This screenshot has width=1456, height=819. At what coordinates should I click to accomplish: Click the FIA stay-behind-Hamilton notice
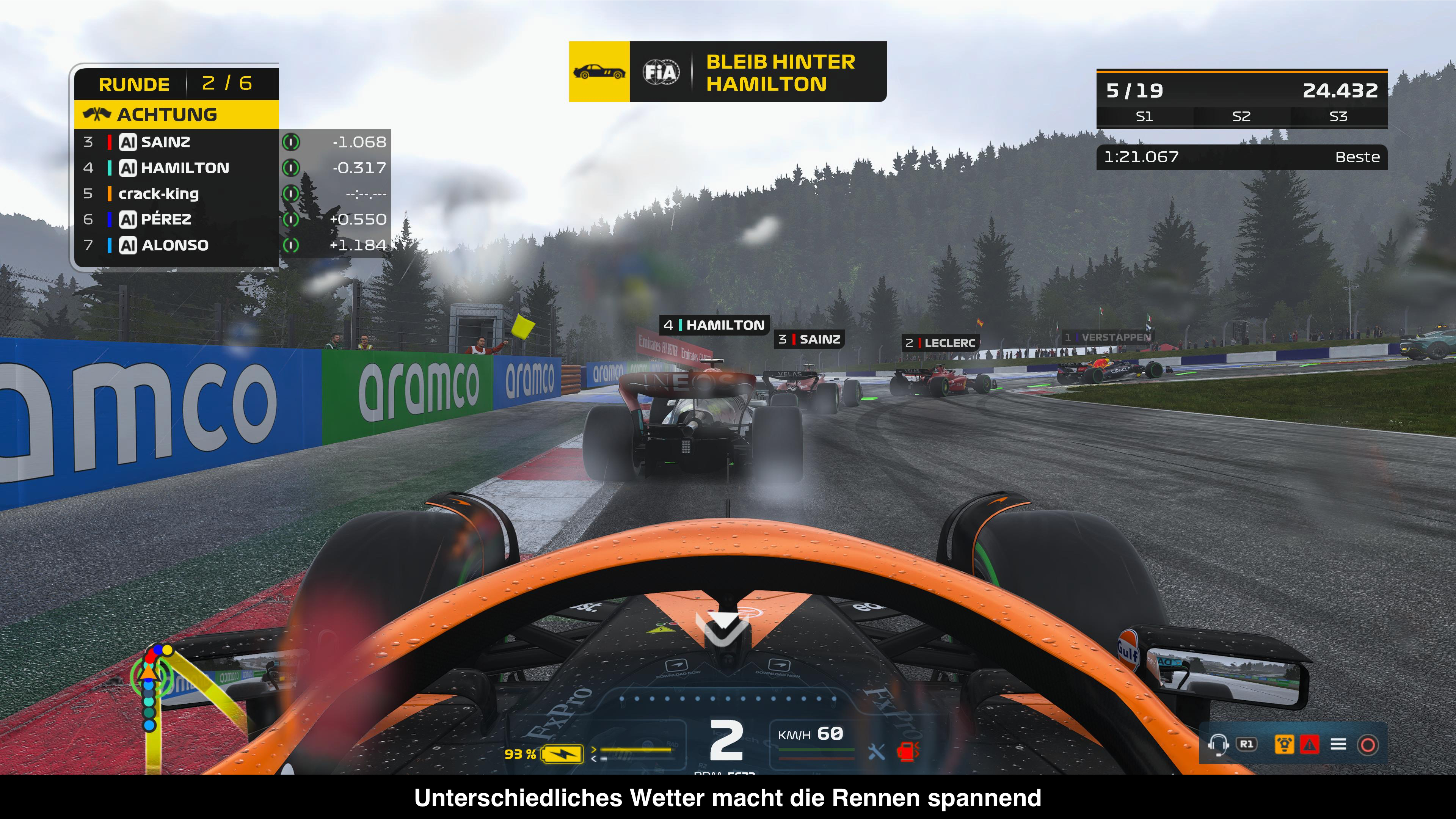pos(758,72)
